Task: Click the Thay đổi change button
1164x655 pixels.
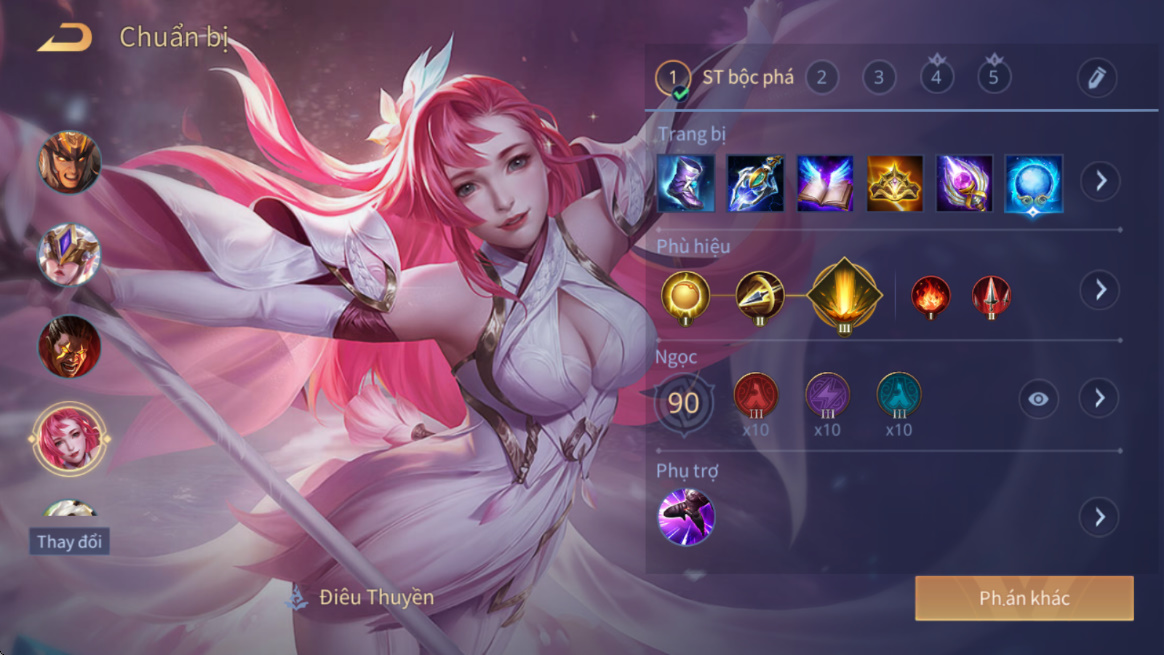Action: tap(70, 542)
